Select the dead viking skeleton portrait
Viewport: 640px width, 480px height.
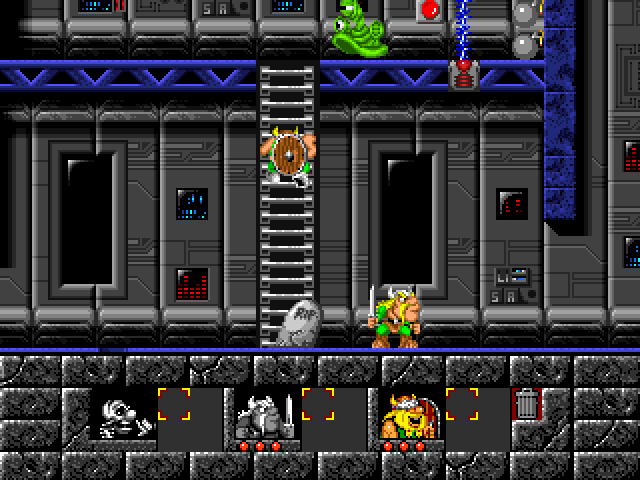coord(124,416)
